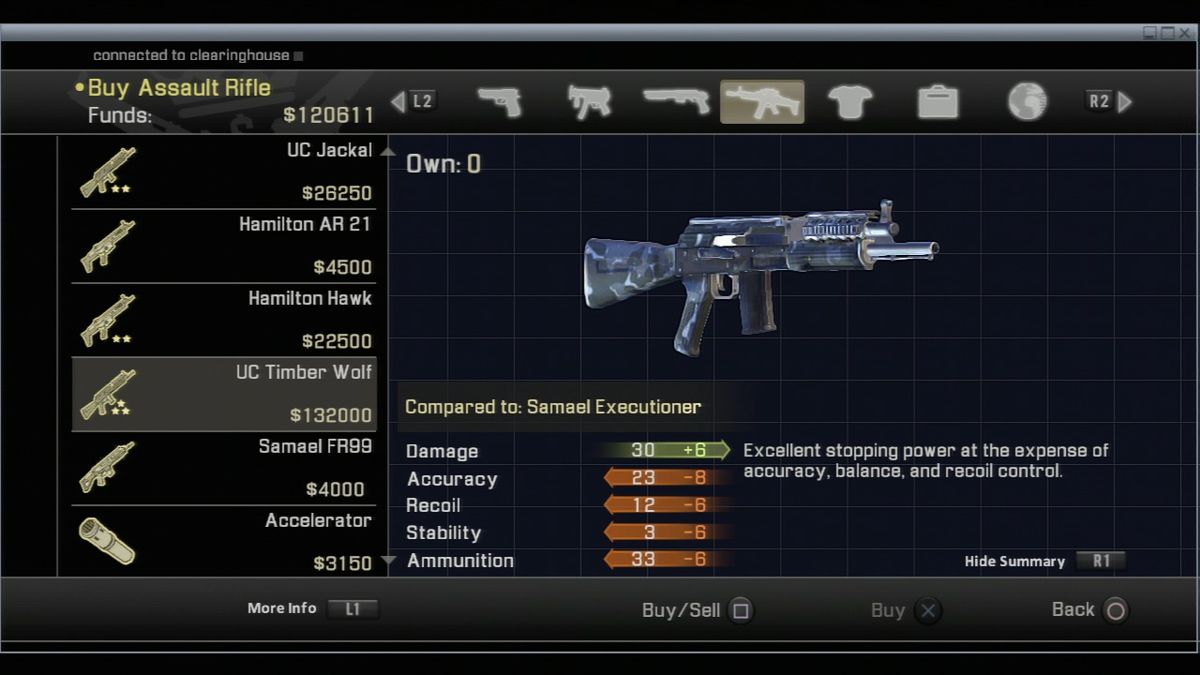Choose the Samael FR99 rifle row
The width and height of the screenshot is (1200, 675).
224,468
